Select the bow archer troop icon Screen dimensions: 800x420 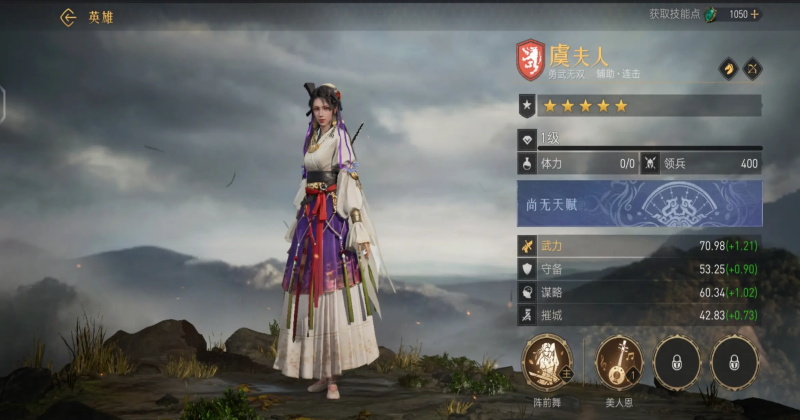click(x=751, y=69)
